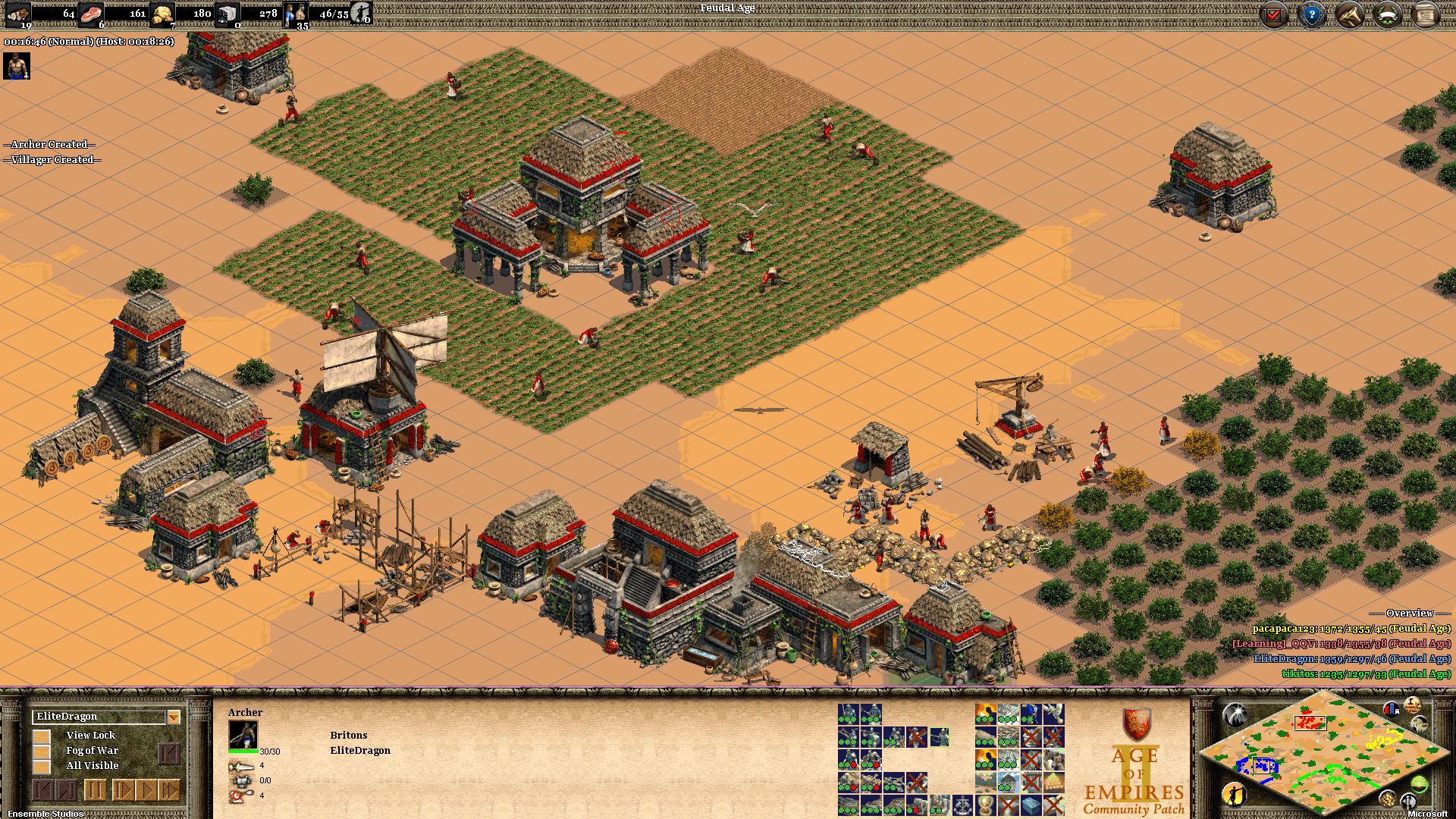Open objectives via the red checkmark button

coord(1274,15)
